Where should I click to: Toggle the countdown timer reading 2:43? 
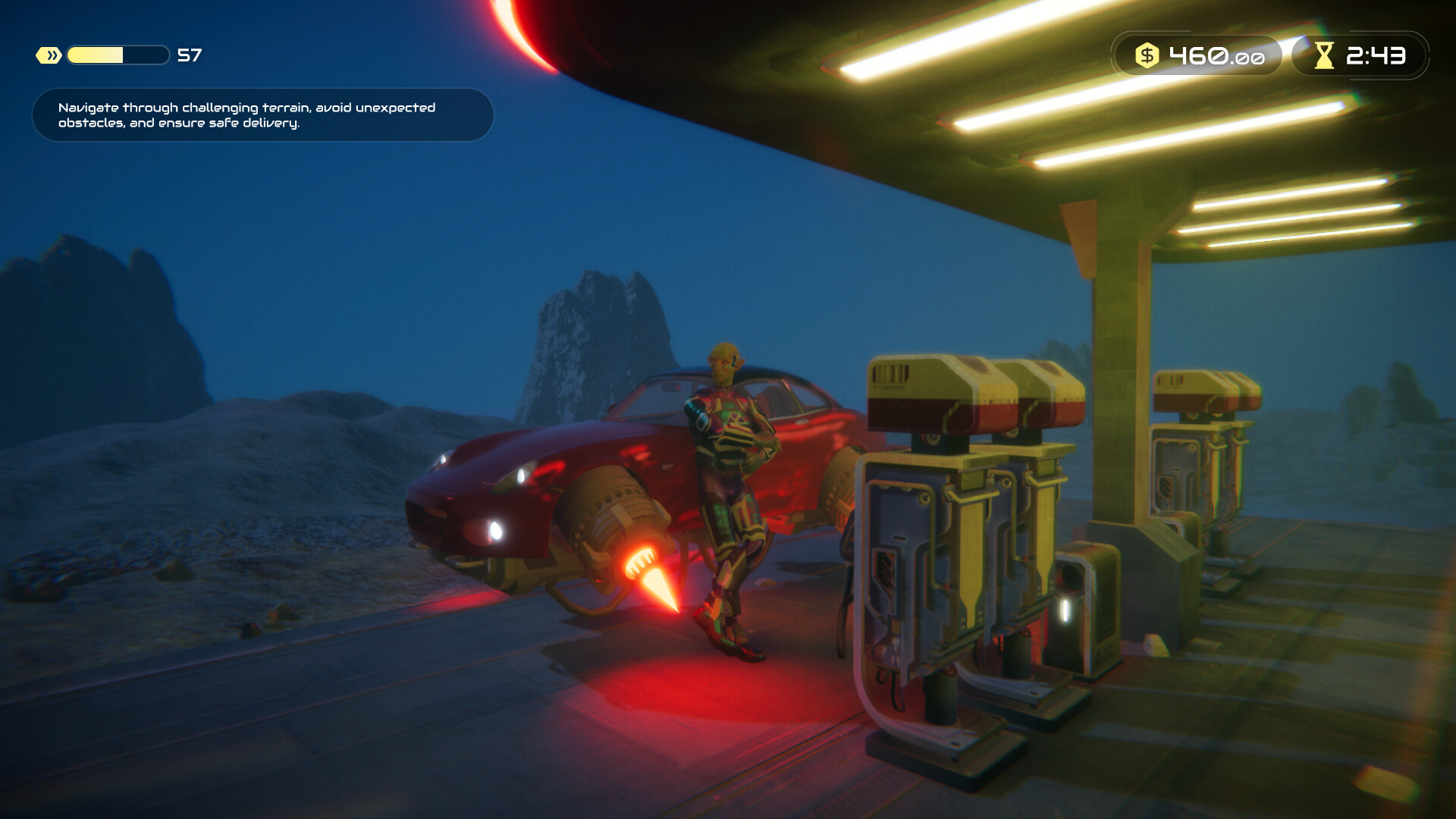pos(1376,55)
